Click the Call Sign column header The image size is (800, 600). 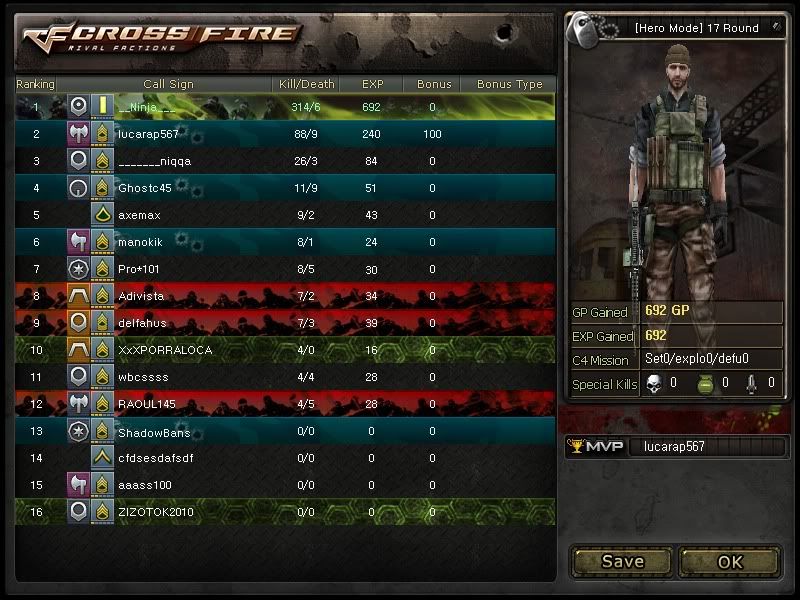point(168,84)
